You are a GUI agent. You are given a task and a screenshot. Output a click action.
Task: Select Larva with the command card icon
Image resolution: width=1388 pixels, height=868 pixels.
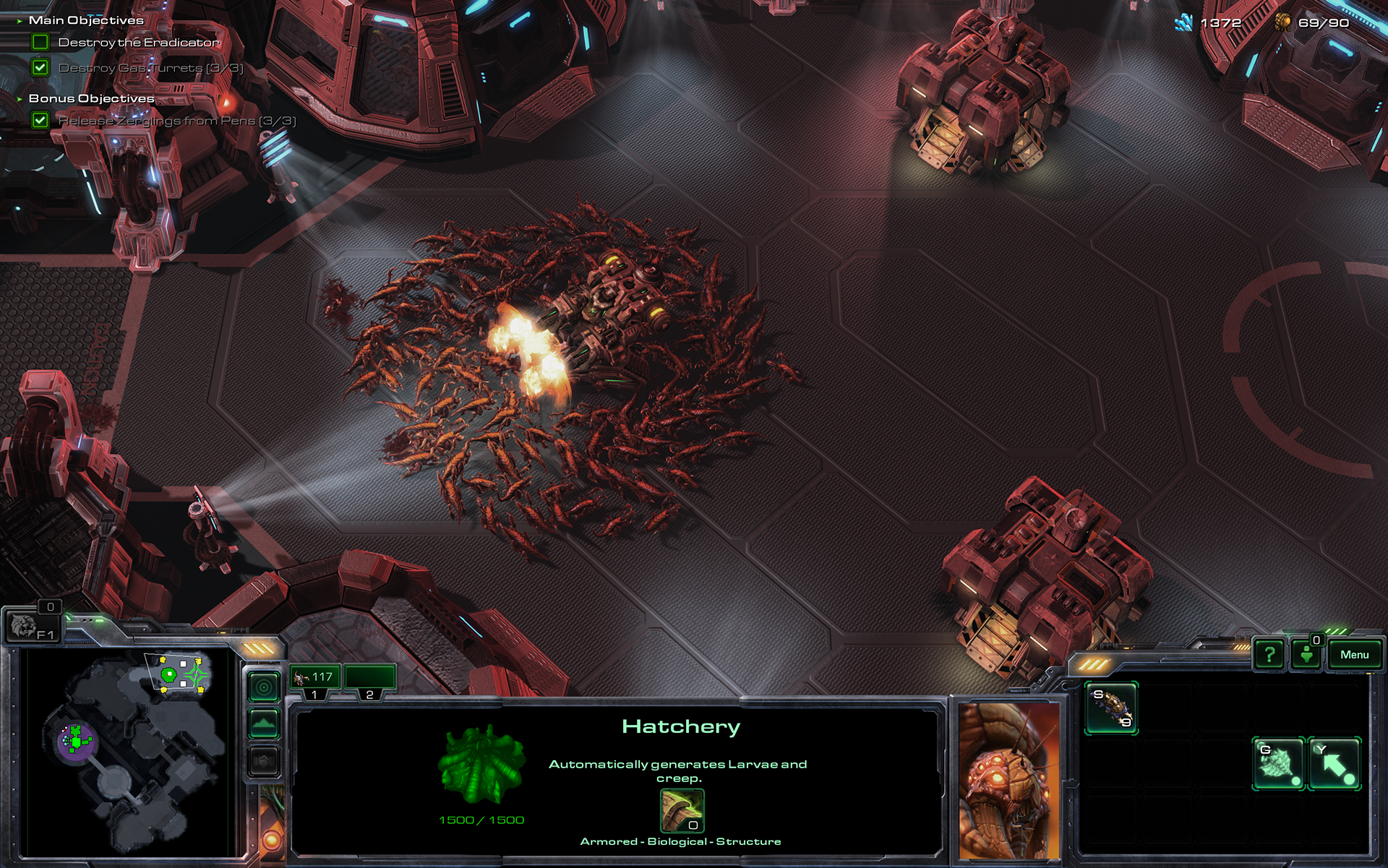[1112, 708]
